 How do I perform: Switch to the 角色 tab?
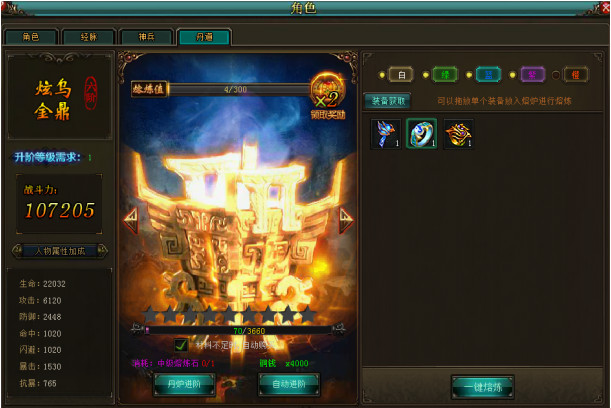(x=29, y=37)
